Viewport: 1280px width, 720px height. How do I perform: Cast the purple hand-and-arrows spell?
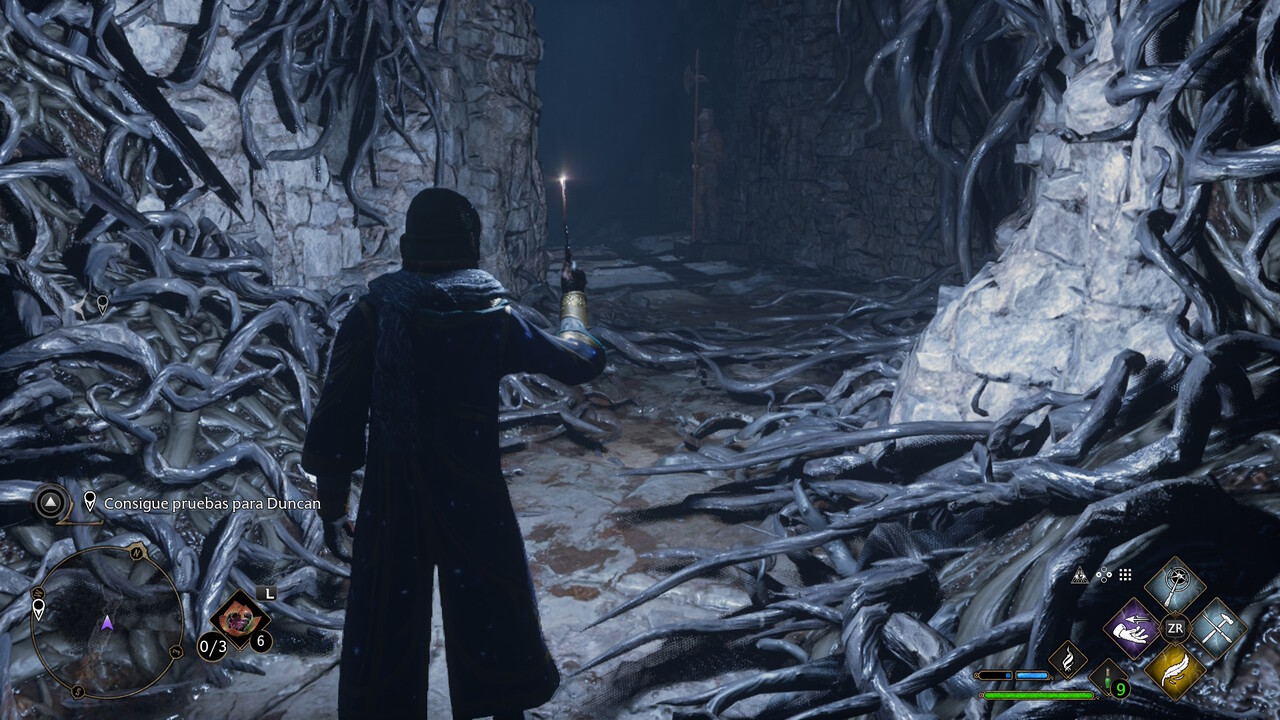tap(1130, 628)
